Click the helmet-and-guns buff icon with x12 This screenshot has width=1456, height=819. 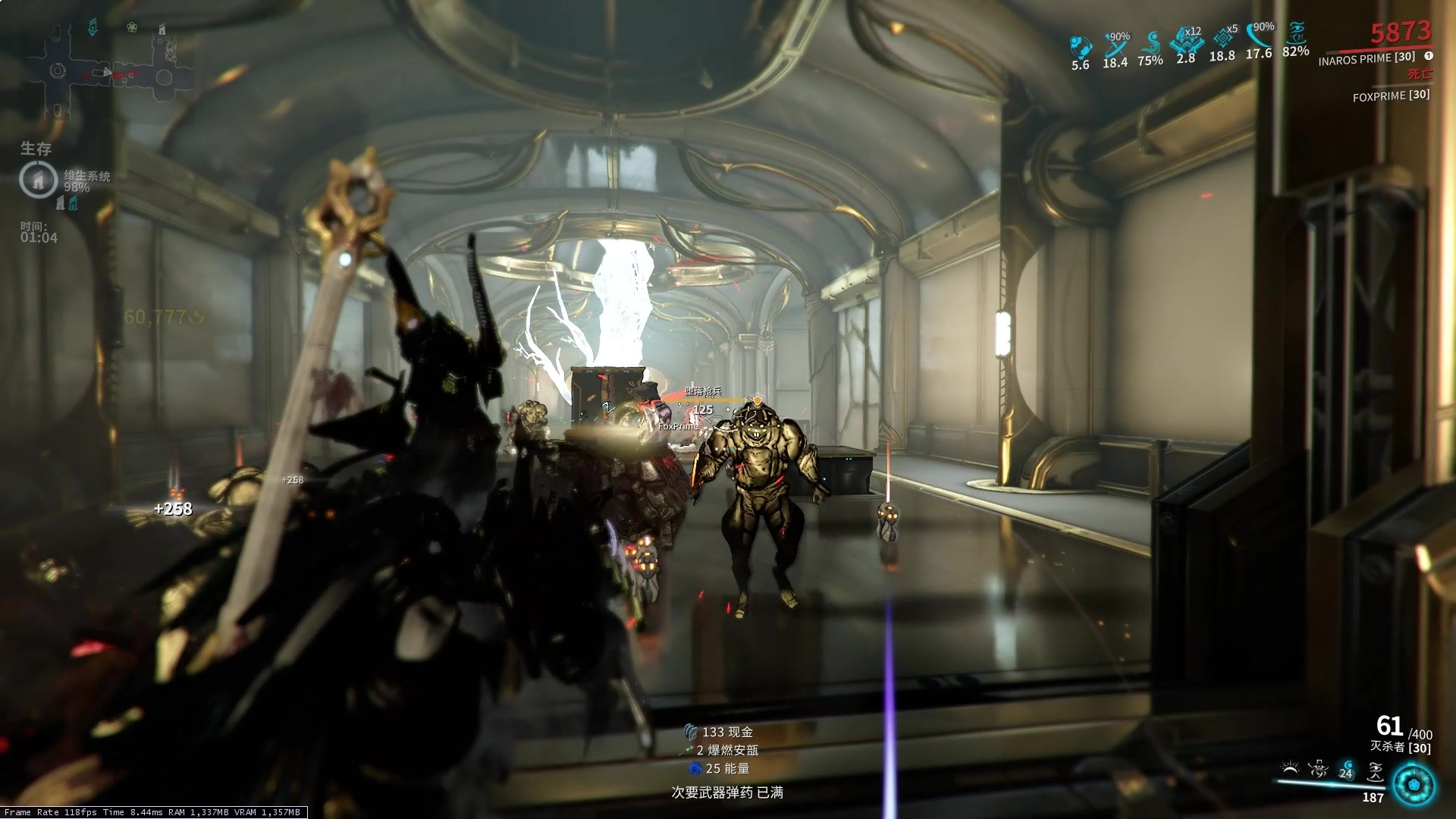pos(1185,40)
